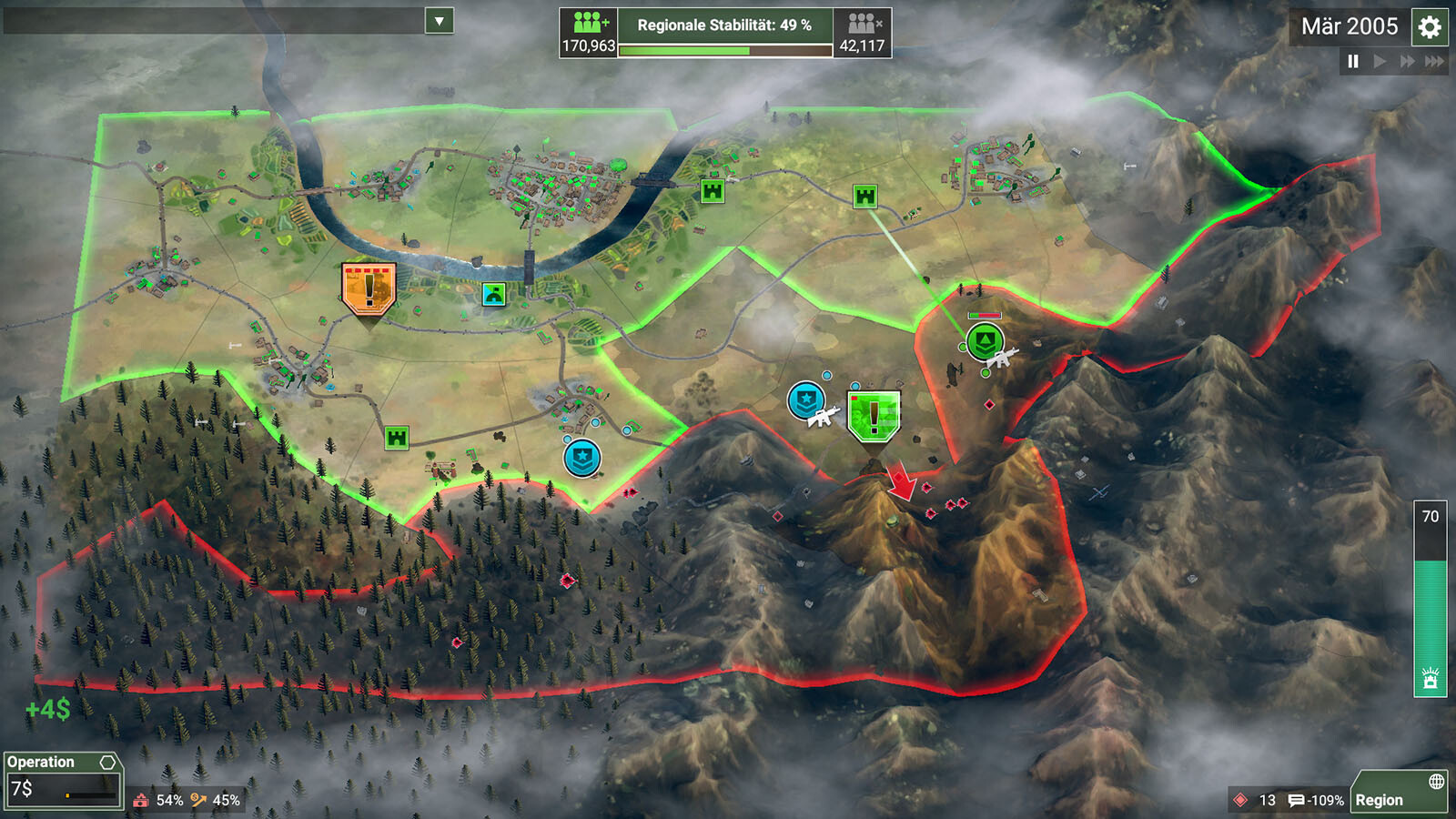
Task: Set game speed to normal play
Action: [1380, 61]
